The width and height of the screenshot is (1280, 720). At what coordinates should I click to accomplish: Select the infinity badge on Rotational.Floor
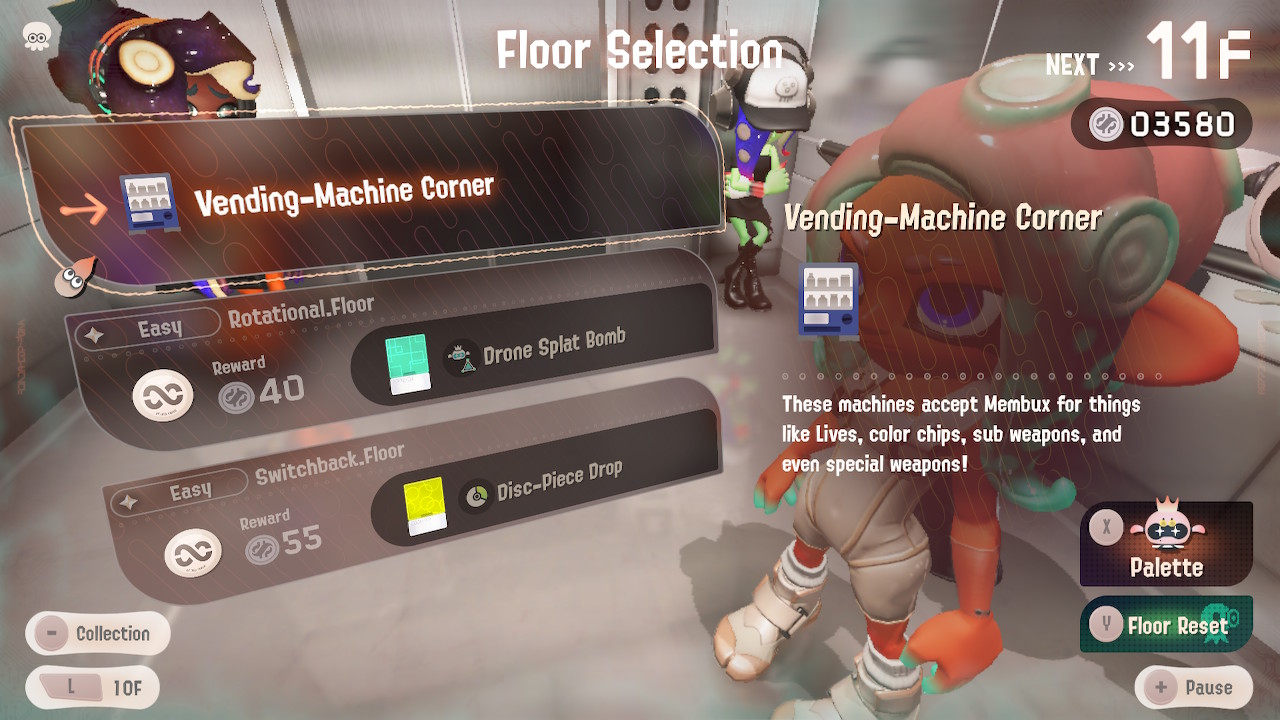(160, 392)
